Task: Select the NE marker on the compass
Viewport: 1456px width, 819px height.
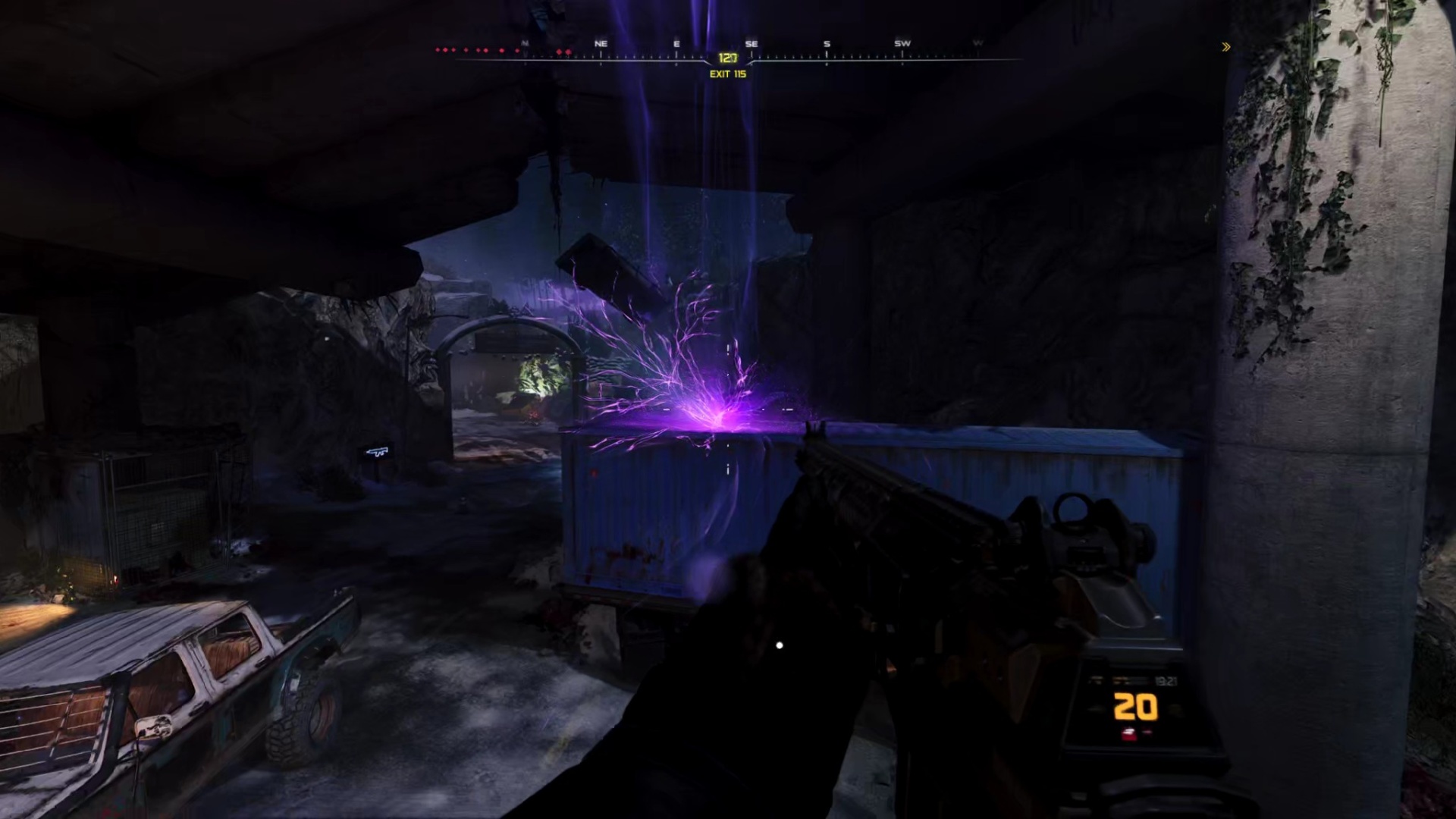Action: tap(601, 44)
